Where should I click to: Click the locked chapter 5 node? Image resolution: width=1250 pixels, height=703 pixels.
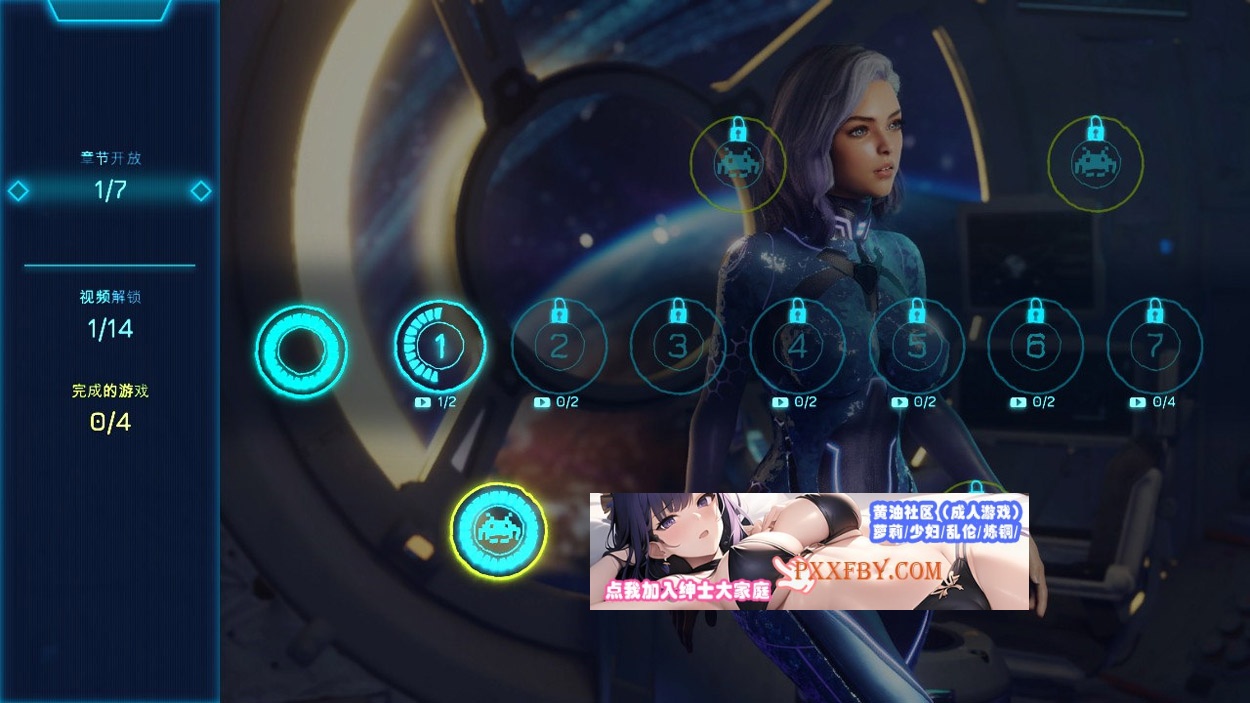tap(916, 347)
